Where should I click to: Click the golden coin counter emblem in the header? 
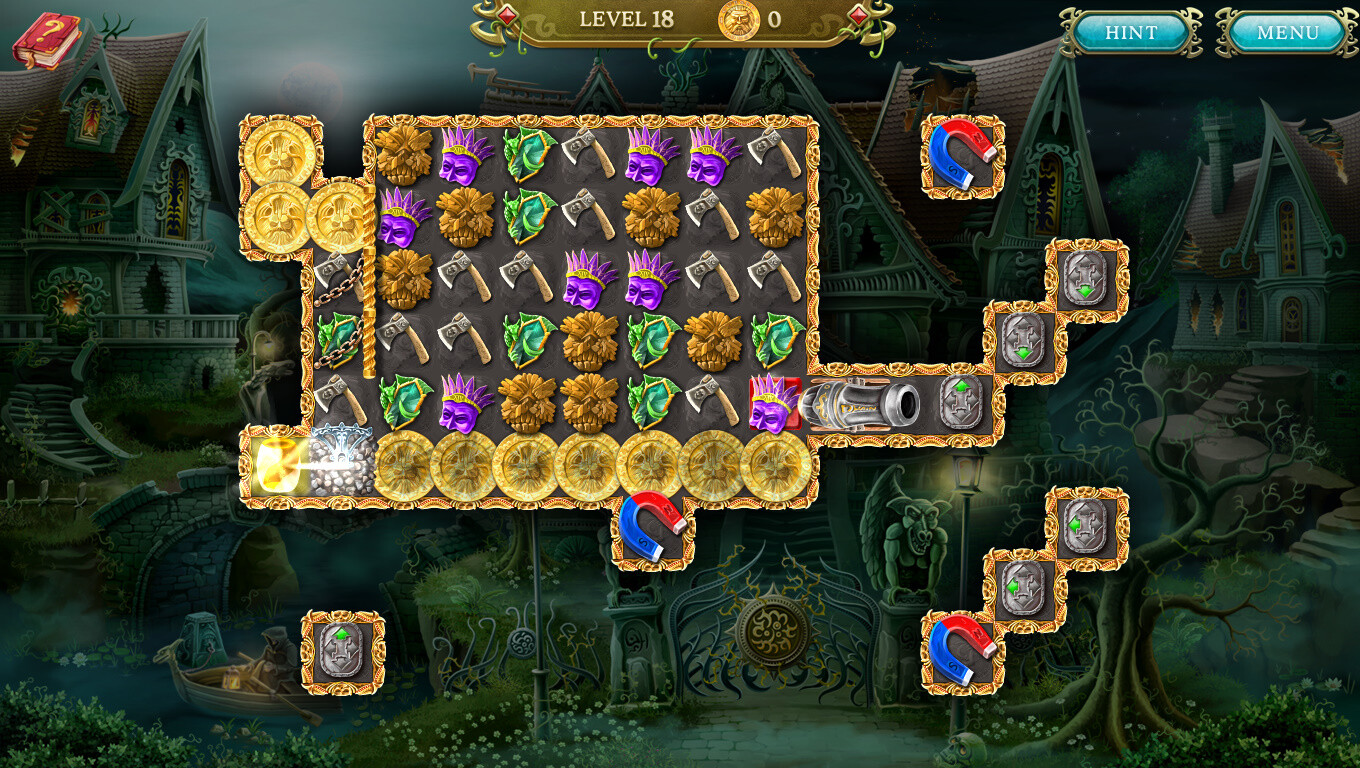(740, 21)
